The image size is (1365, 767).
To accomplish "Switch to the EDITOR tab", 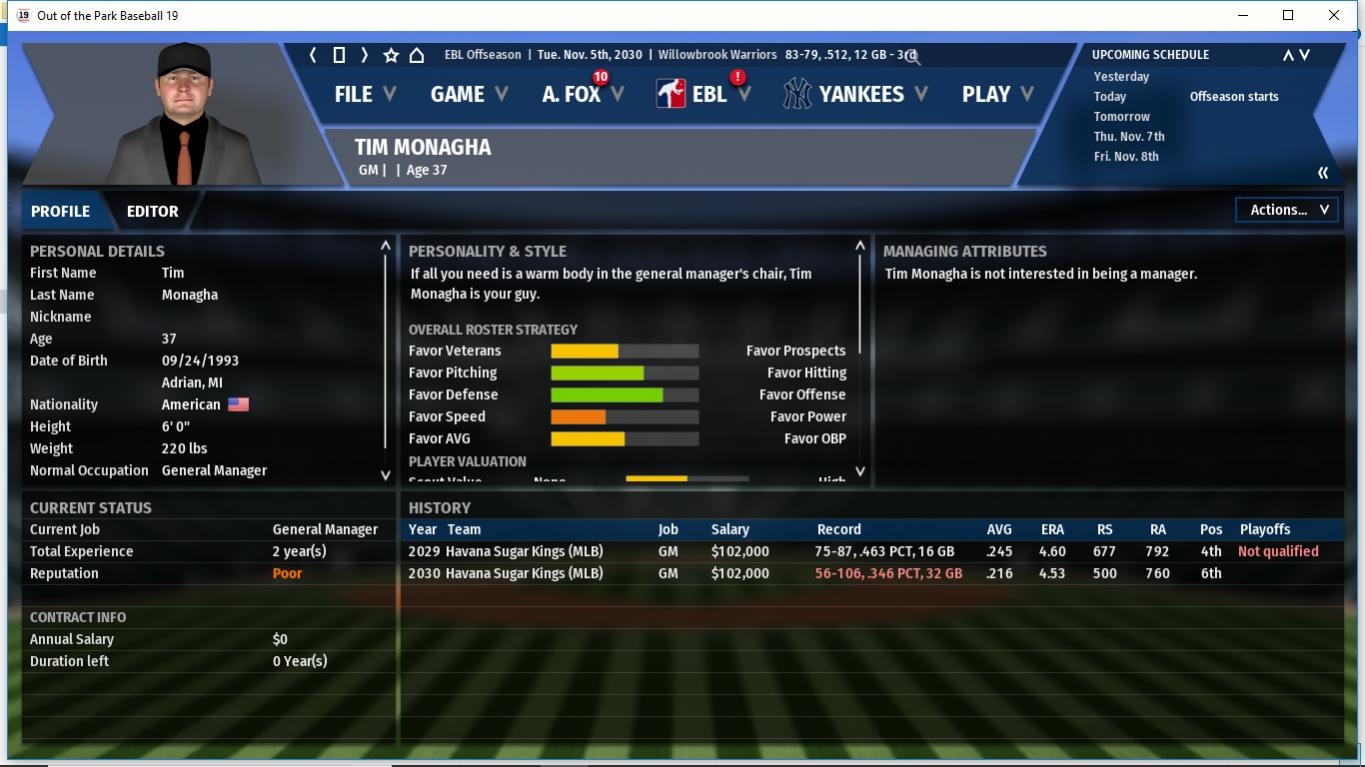I will (152, 211).
